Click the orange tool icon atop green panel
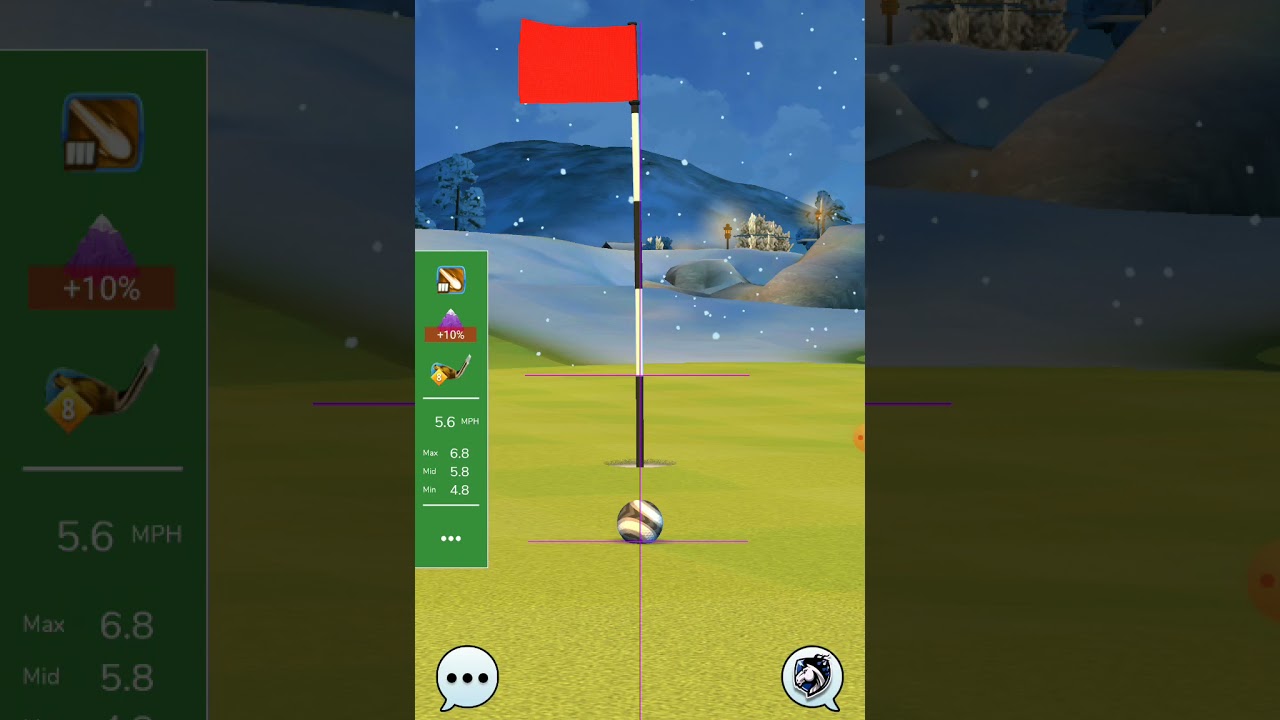 point(450,280)
